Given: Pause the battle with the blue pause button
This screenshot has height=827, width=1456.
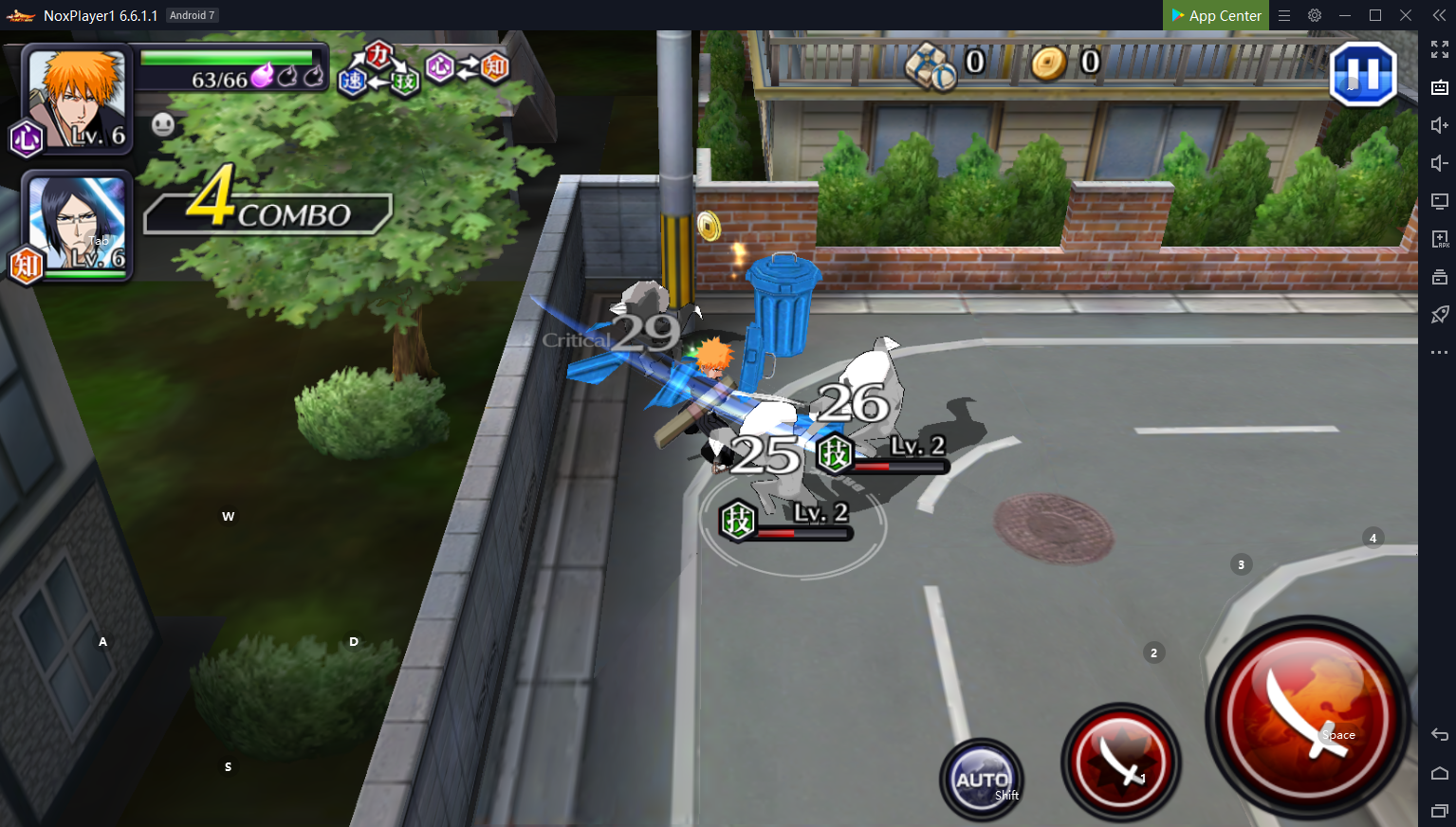Looking at the screenshot, I should pyautogui.click(x=1363, y=74).
